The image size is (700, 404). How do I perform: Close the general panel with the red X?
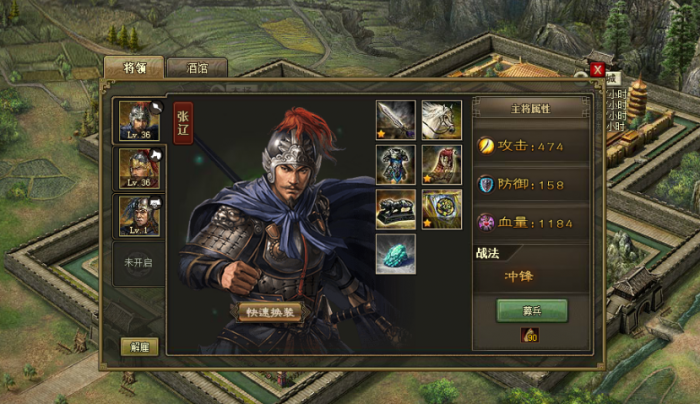coord(597,69)
